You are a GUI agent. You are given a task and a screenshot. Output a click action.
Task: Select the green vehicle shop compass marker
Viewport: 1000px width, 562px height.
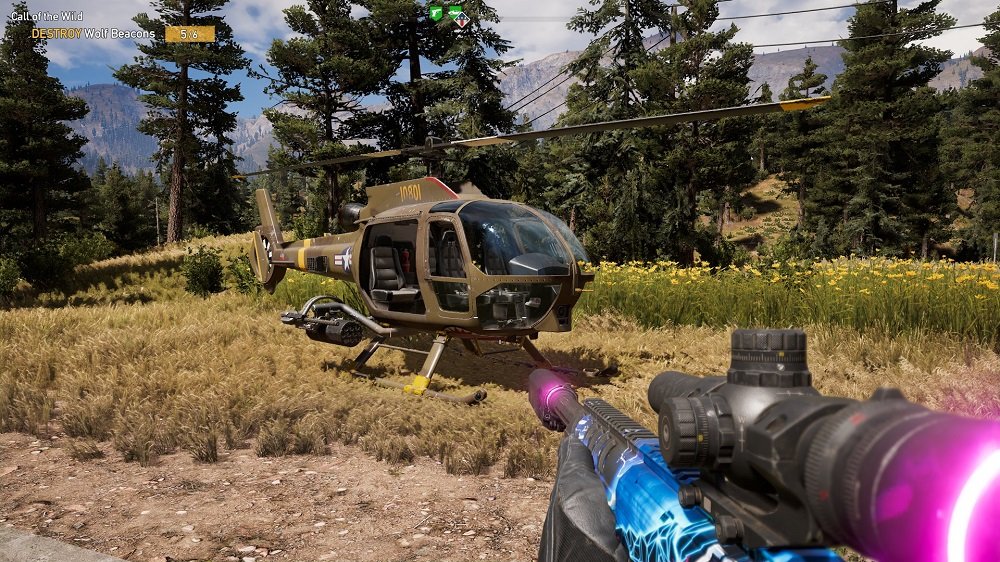click(456, 13)
